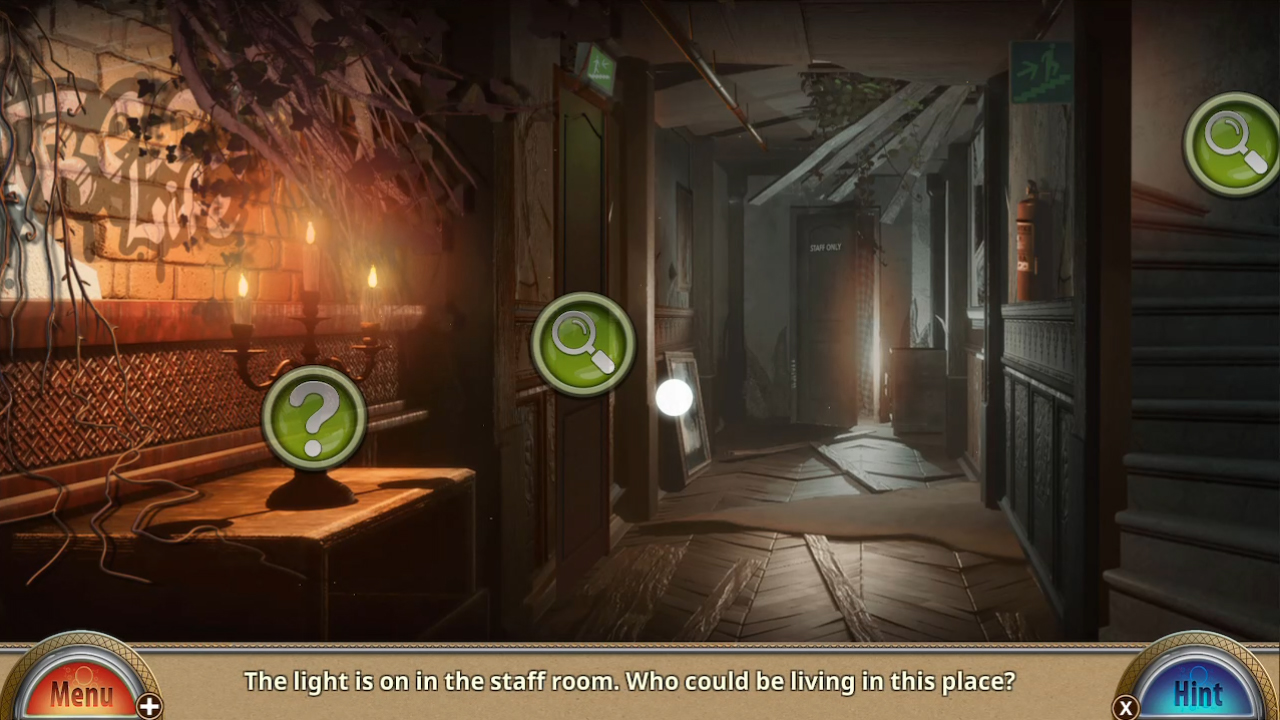This screenshot has height=720, width=1280.
Task: Click the plus badge next to the Menu button
Action: [x=148, y=706]
